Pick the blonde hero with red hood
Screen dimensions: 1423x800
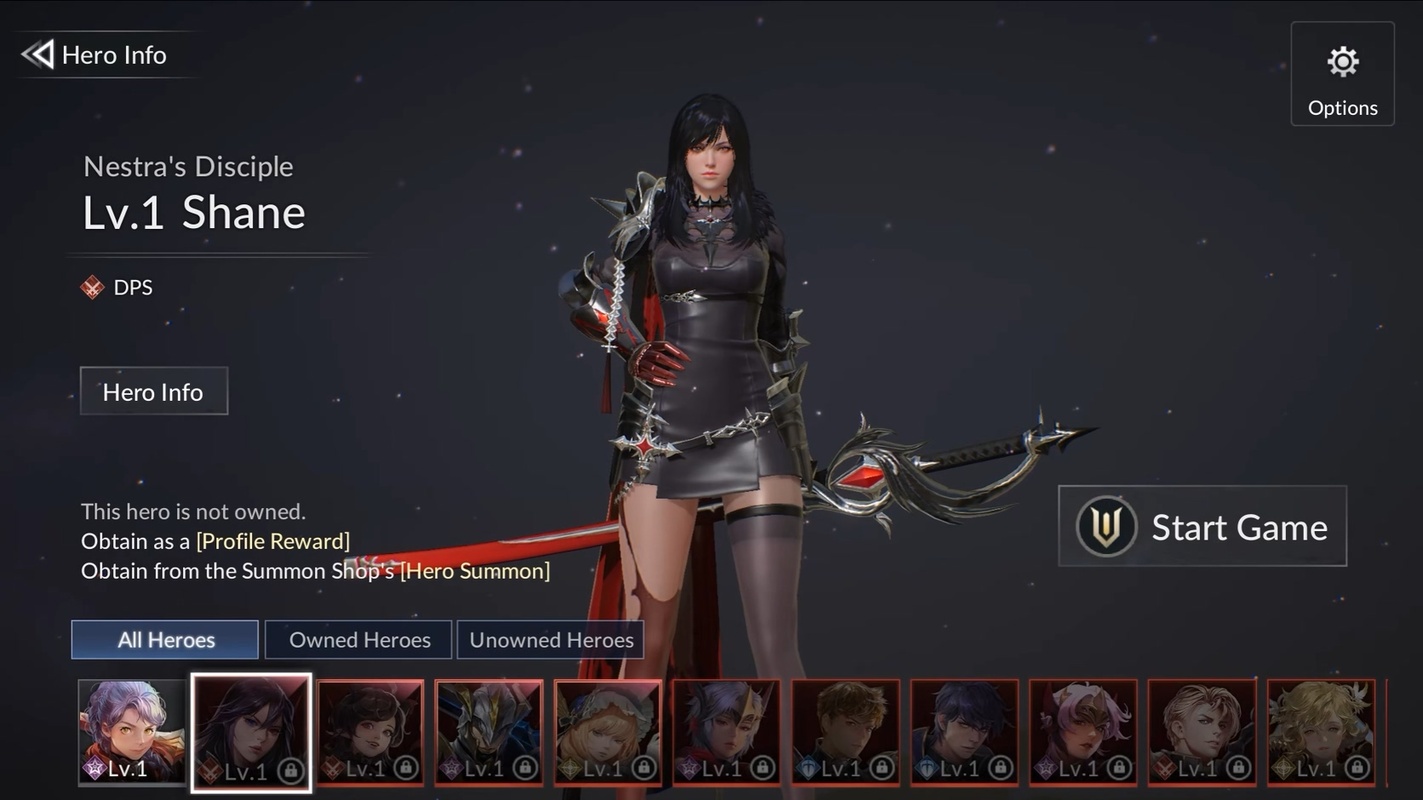click(608, 732)
